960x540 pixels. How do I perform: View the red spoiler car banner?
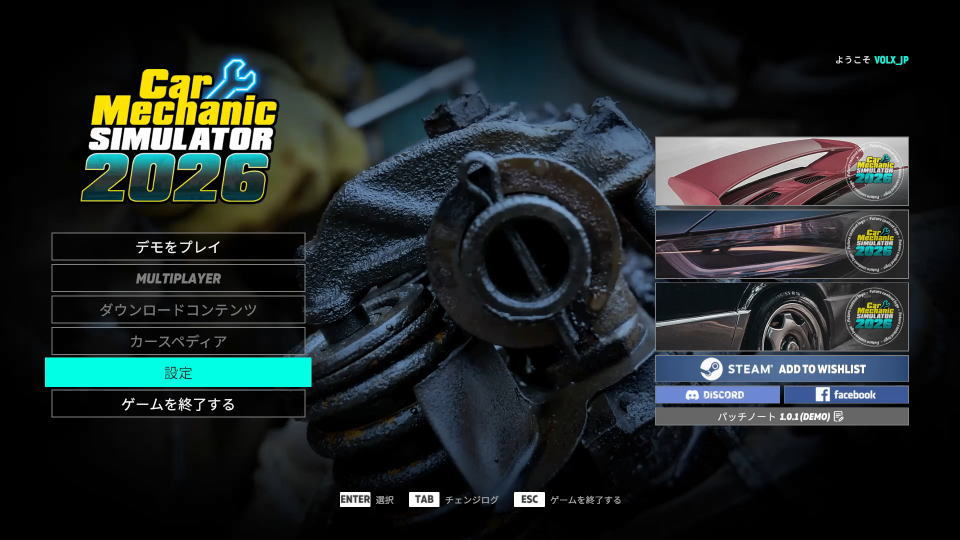click(x=781, y=171)
